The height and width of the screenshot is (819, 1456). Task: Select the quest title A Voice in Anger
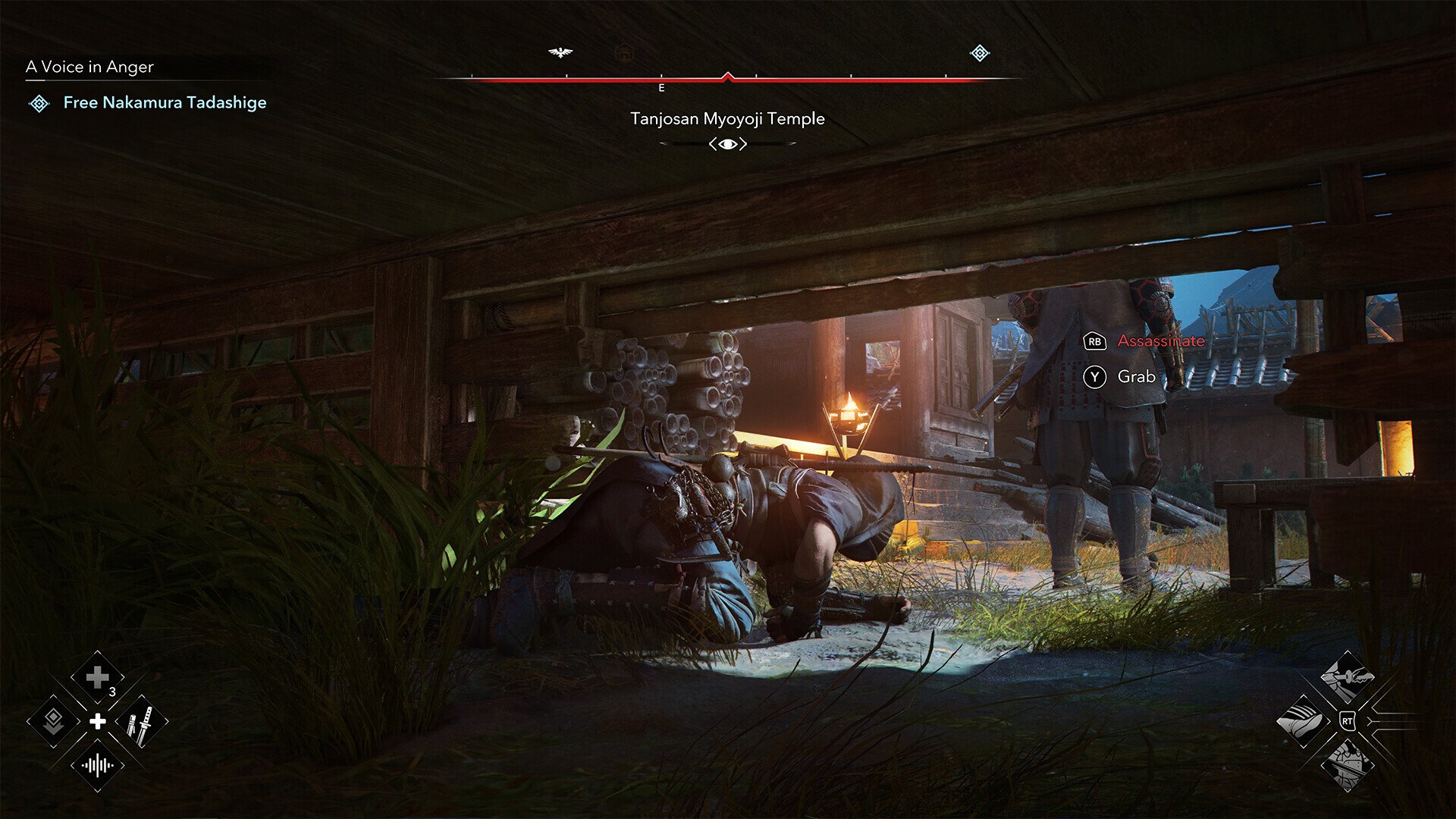pos(89,67)
